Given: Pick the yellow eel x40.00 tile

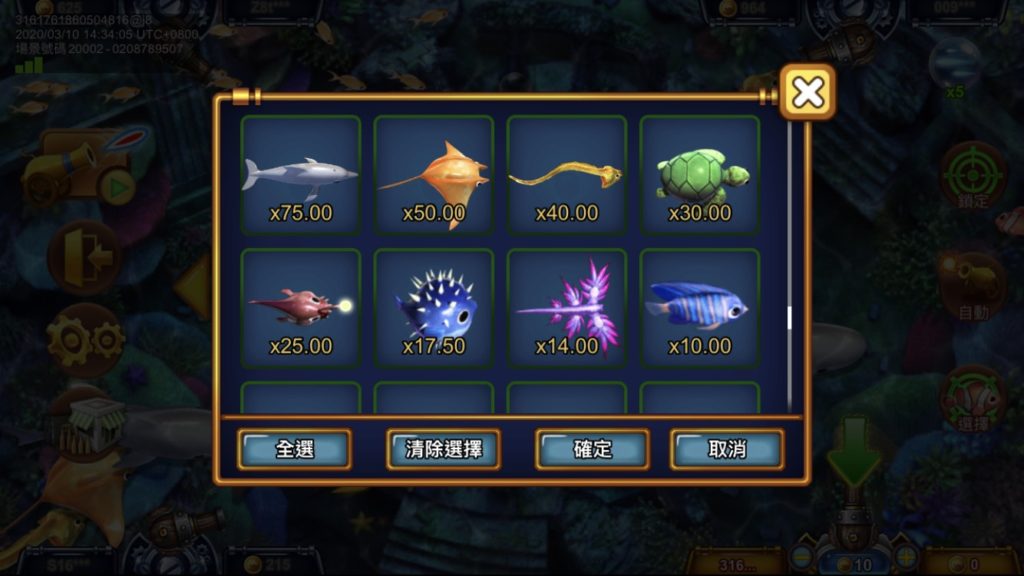Looking at the screenshot, I should pos(567,175).
